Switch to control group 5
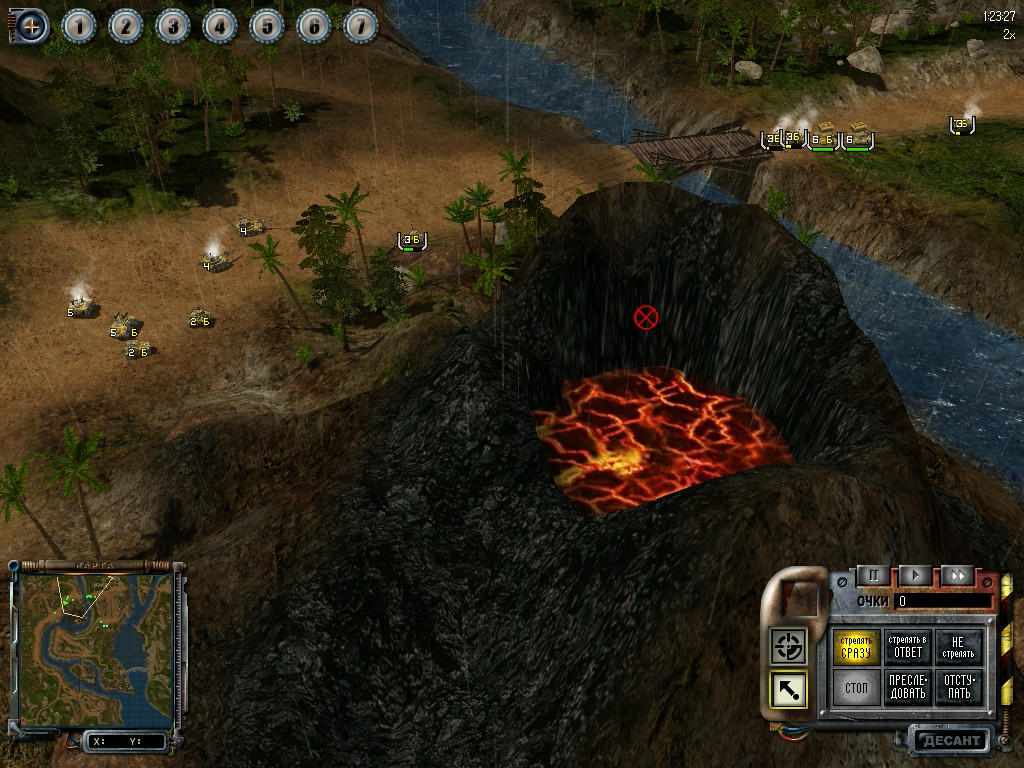The width and height of the screenshot is (1024, 768). click(x=267, y=26)
